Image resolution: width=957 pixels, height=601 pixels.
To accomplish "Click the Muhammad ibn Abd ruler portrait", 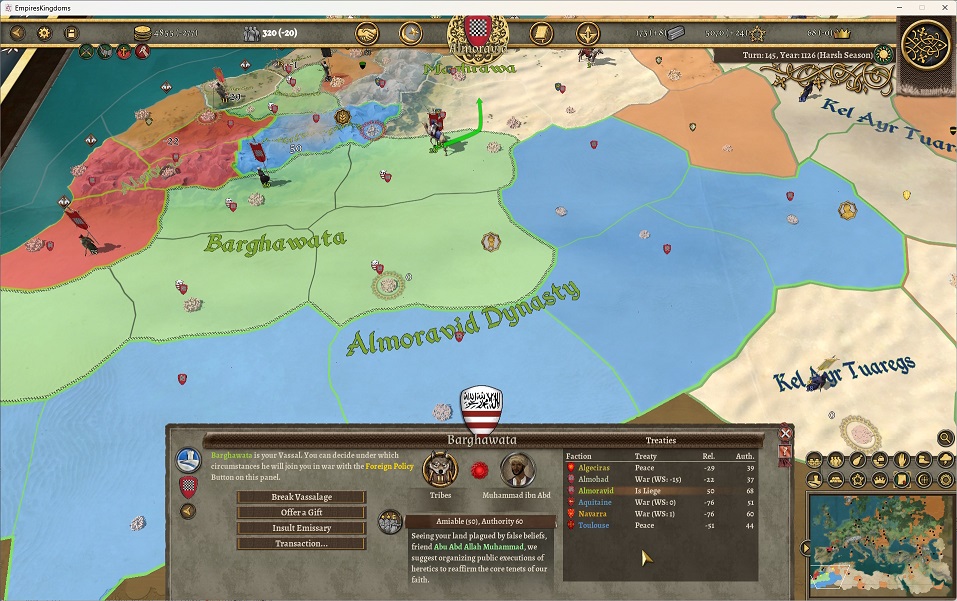I will pyautogui.click(x=516, y=470).
